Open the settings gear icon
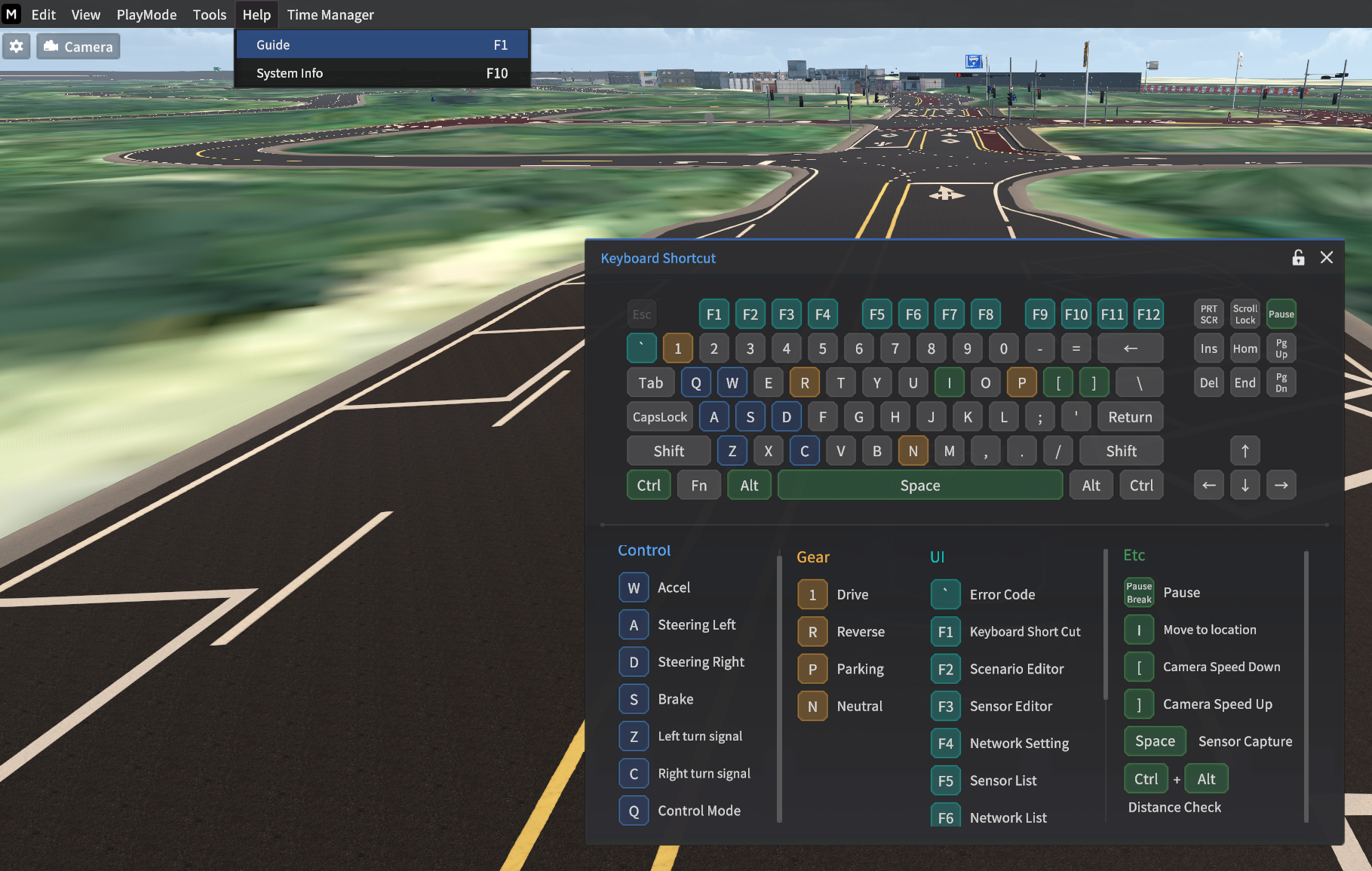 coord(16,46)
